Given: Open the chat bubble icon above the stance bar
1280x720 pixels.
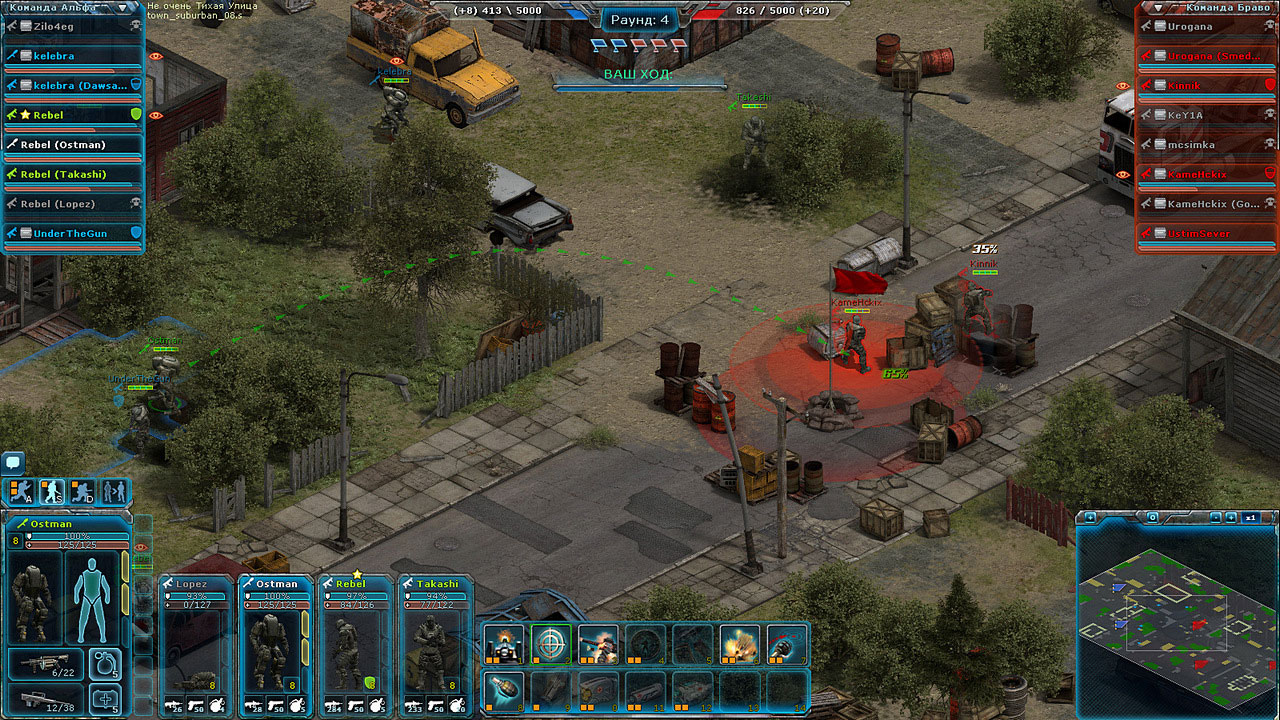Looking at the screenshot, I should click(x=13, y=462).
